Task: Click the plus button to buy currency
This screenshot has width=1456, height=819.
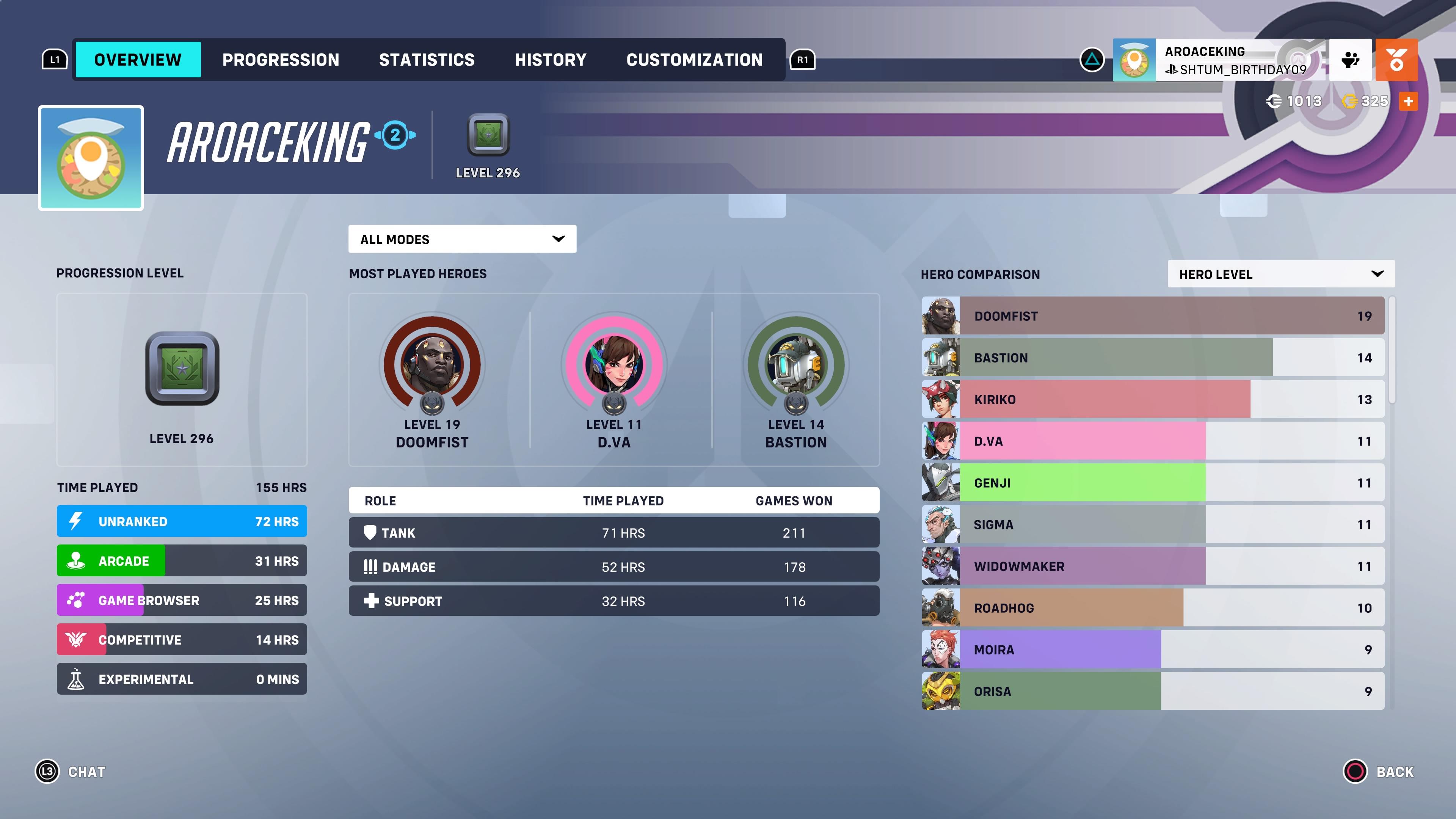Action: 1409,101
